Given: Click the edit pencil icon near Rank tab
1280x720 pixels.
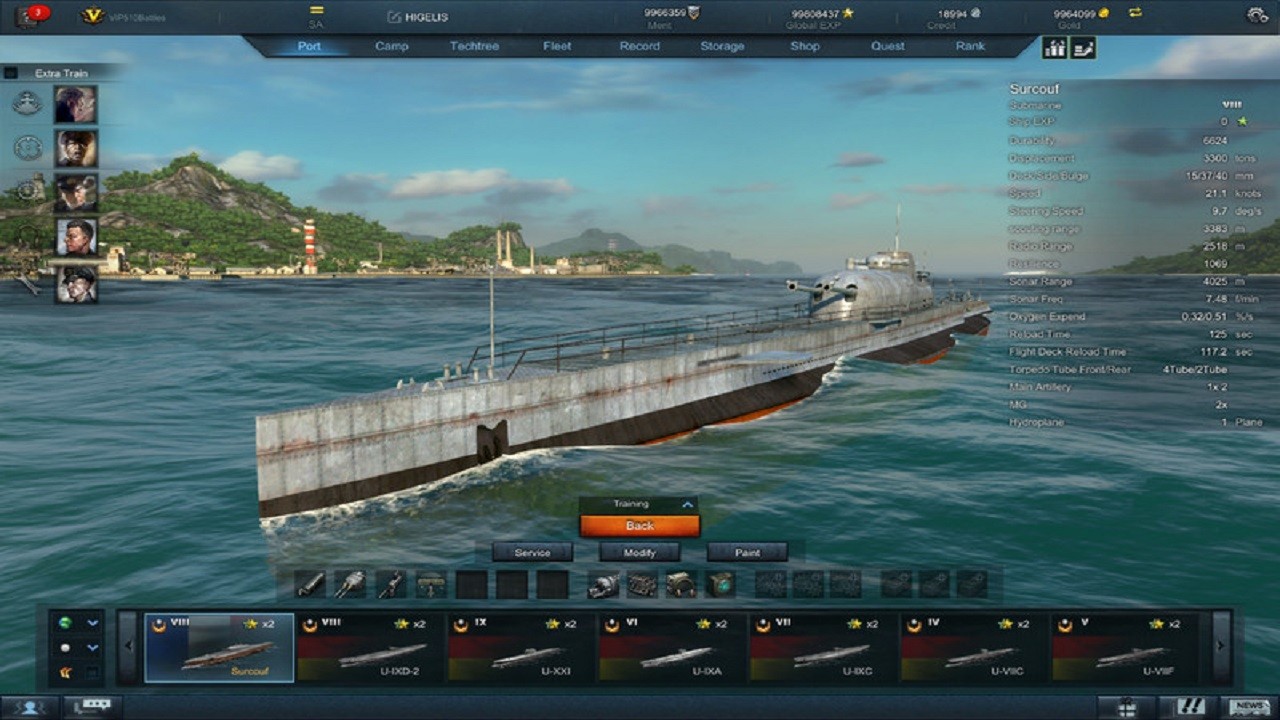Looking at the screenshot, I should pos(1082,46).
